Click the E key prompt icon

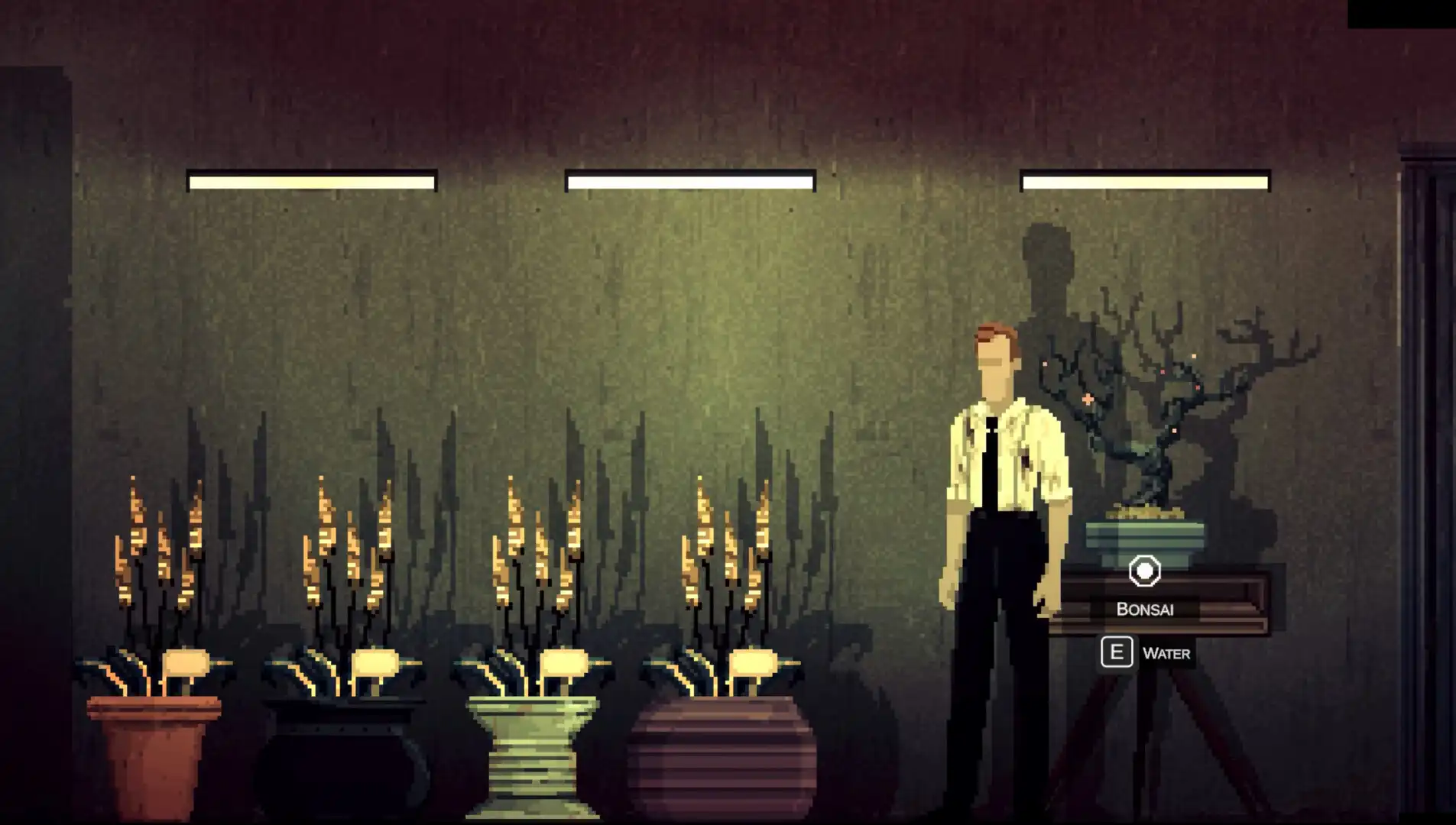click(x=1117, y=652)
